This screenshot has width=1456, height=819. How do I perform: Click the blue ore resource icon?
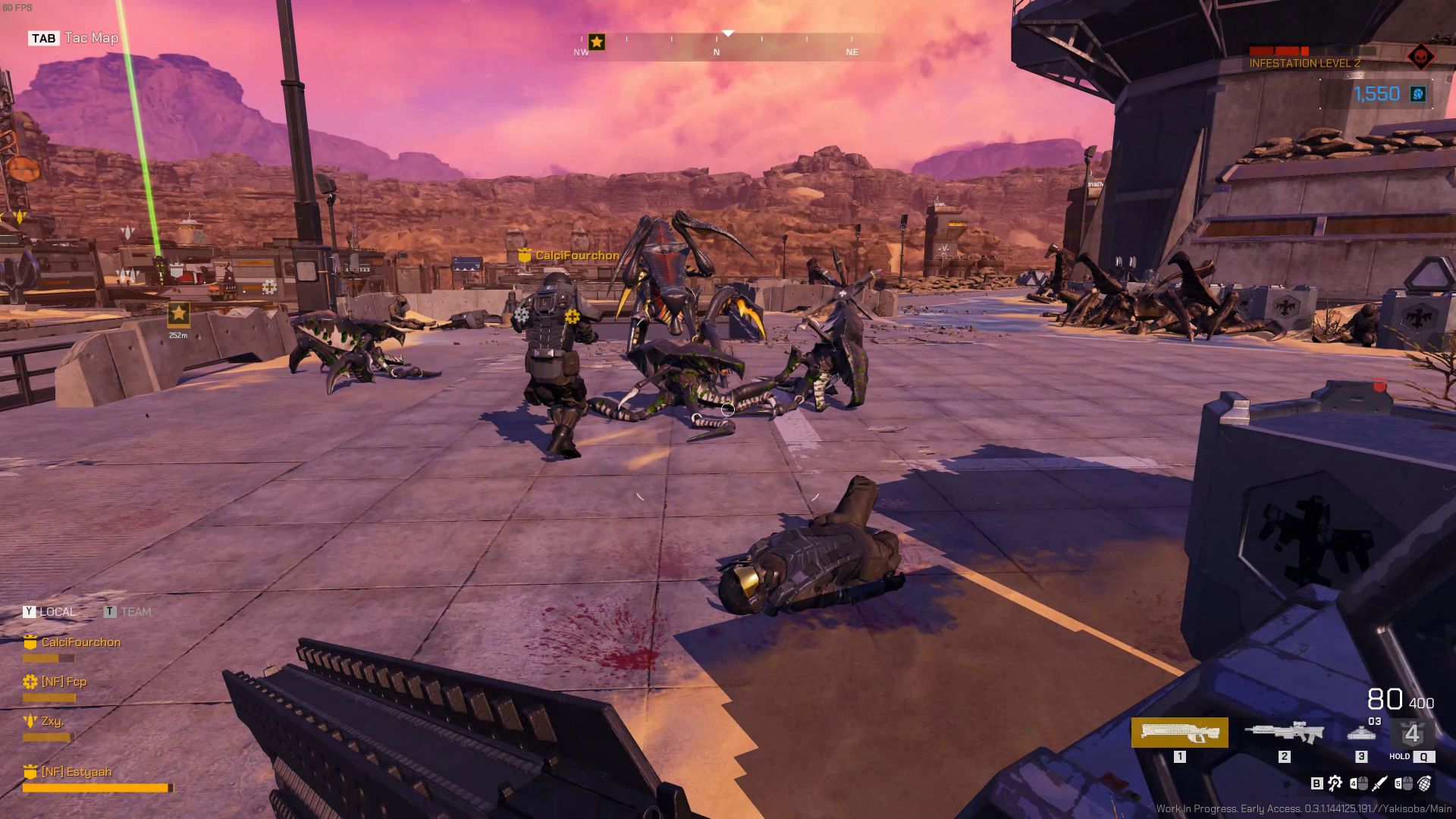click(1417, 94)
